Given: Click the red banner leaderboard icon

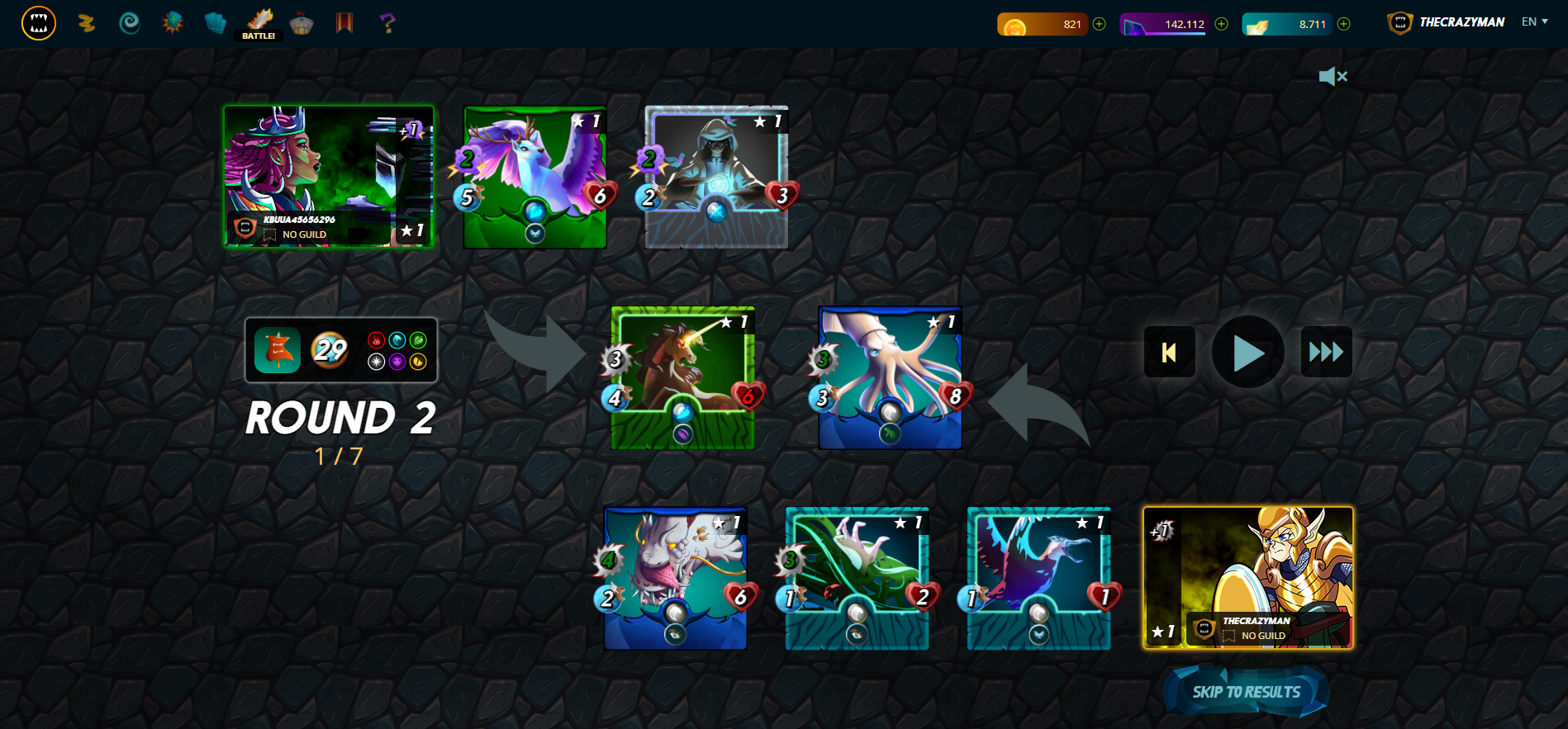Looking at the screenshot, I should (344, 23).
